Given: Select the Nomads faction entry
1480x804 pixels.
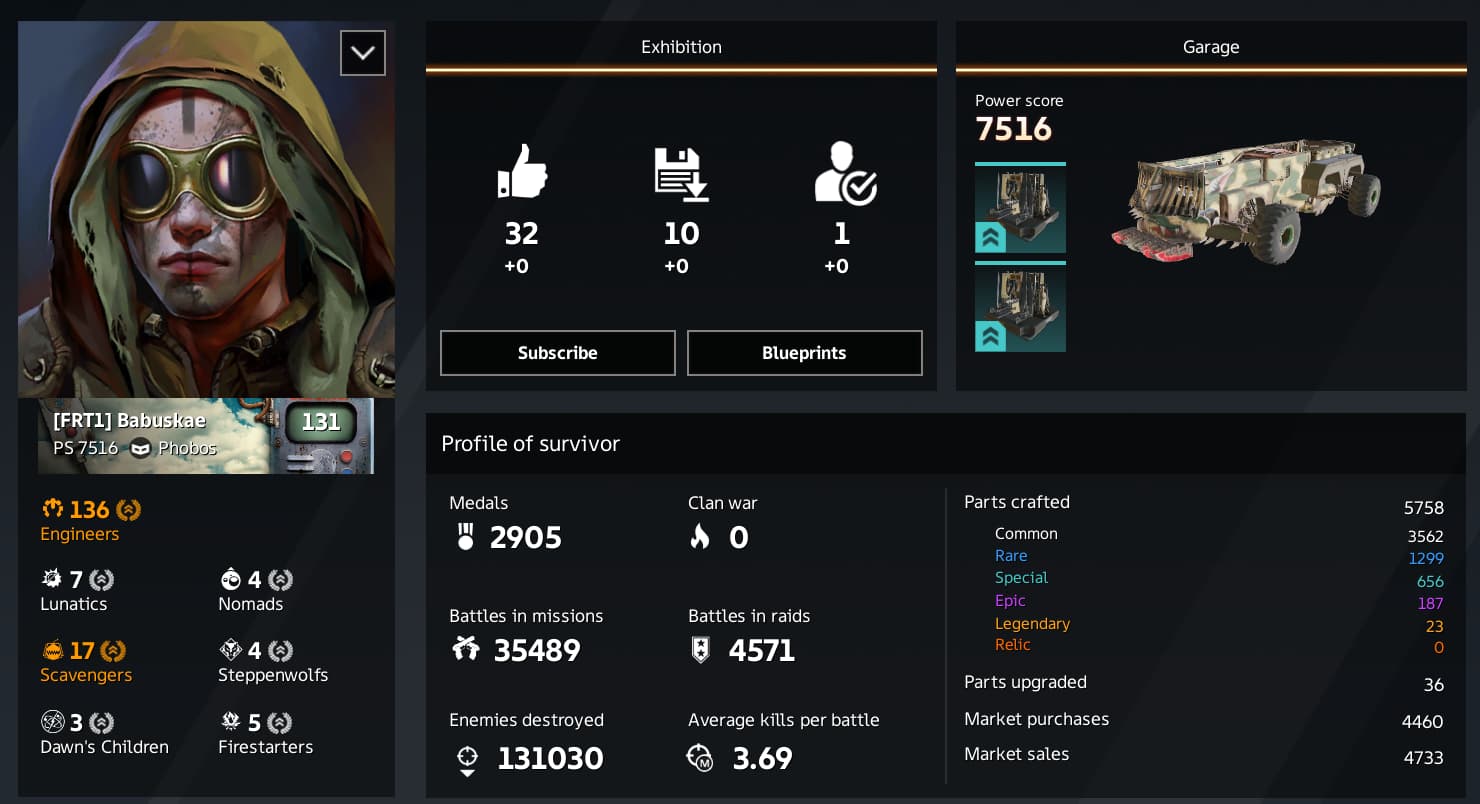Looking at the screenshot, I should click(x=254, y=591).
